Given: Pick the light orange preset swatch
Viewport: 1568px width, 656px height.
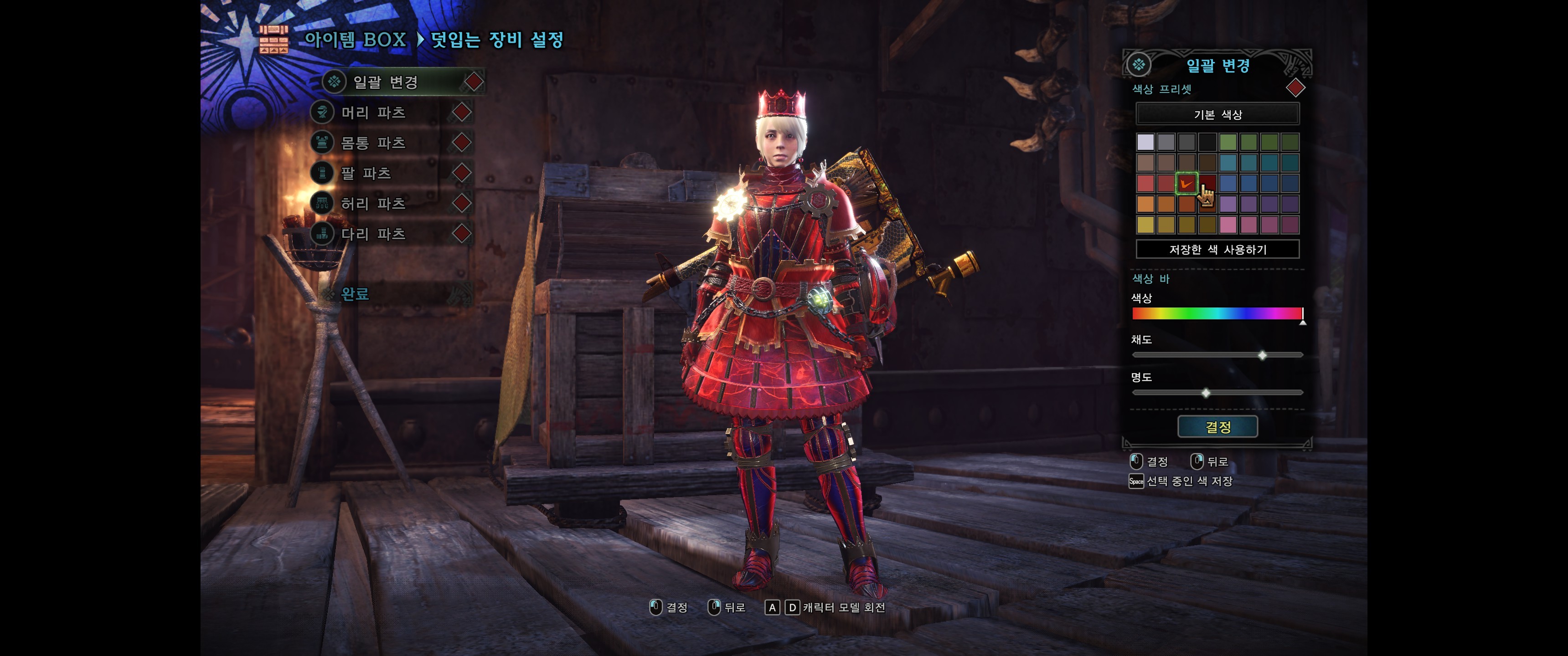Looking at the screenshot, I should 1145,204.
